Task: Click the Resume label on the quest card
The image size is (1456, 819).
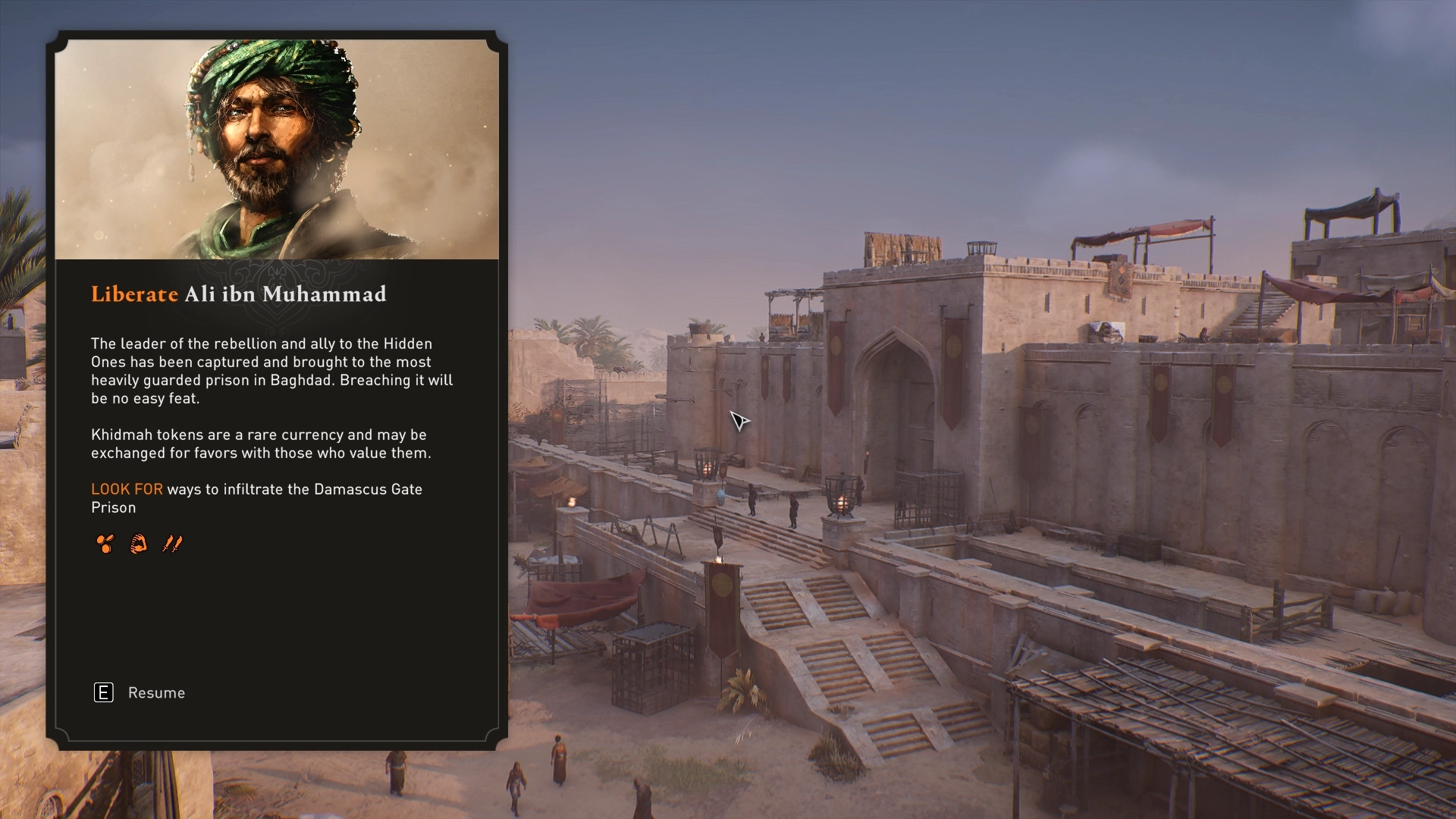Action: pyautogui.click(x=156, y=693)
